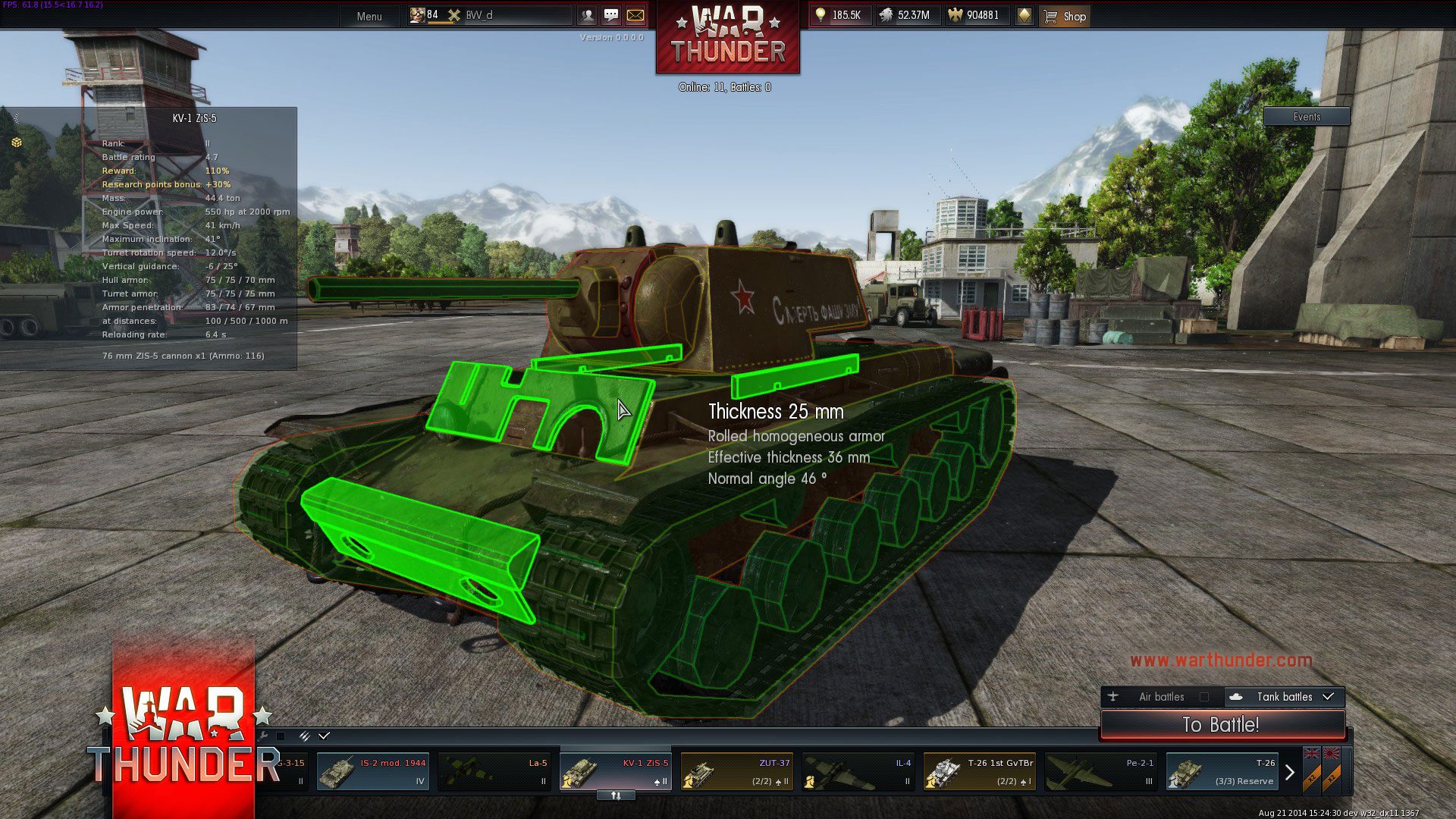Open the chat speech-bubble icon

point(611,15)
